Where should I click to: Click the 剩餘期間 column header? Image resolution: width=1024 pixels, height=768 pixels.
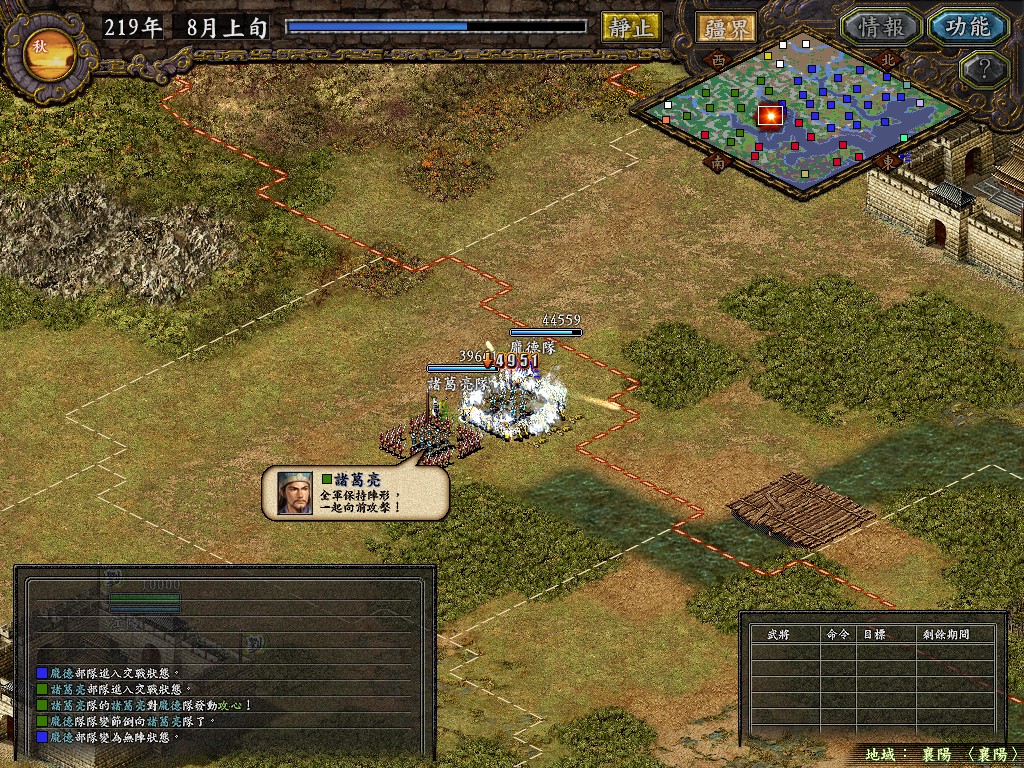[x=944, y=634]
